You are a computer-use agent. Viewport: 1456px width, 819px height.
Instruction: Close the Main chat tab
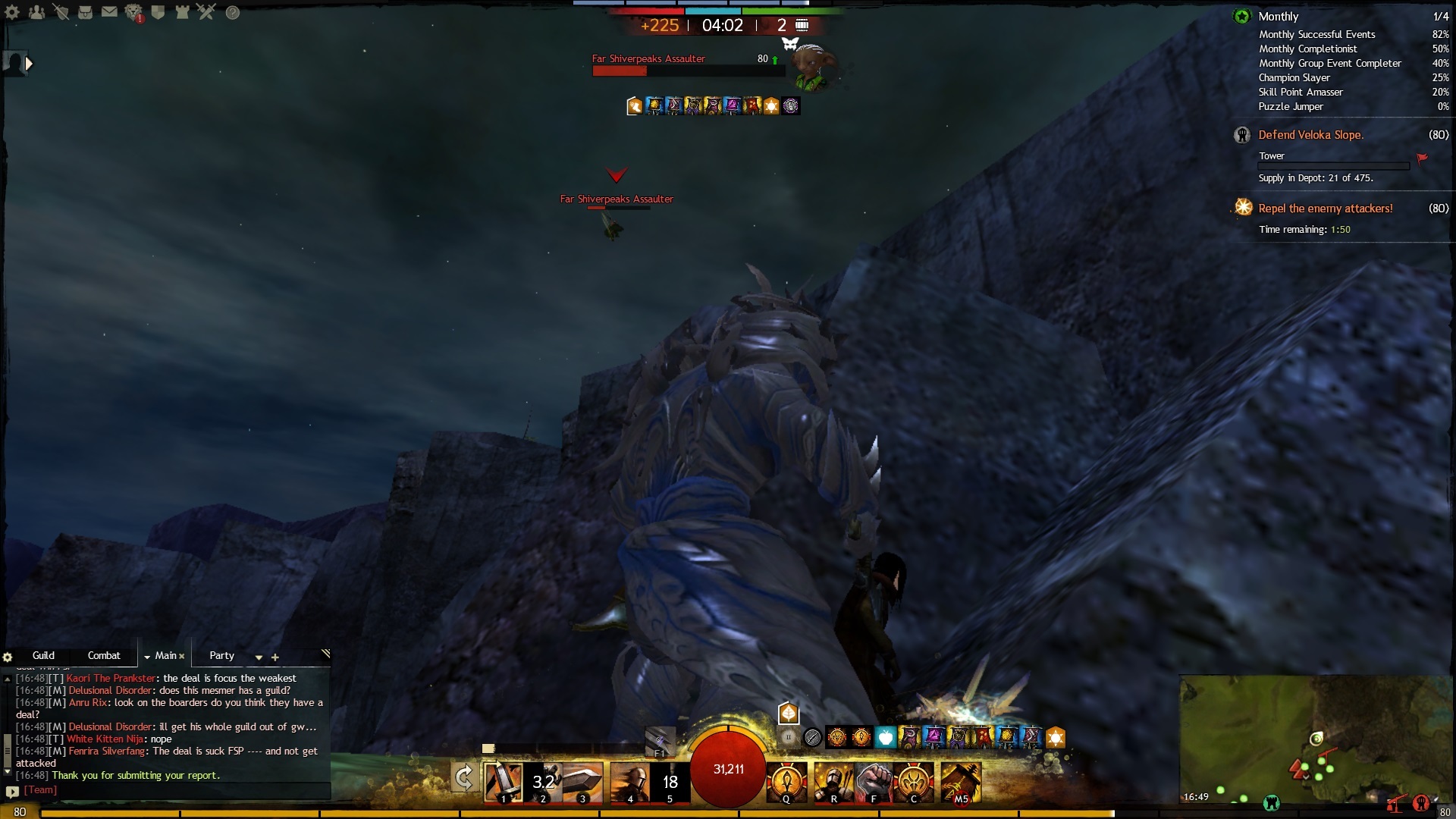click(x=182, y=656)
